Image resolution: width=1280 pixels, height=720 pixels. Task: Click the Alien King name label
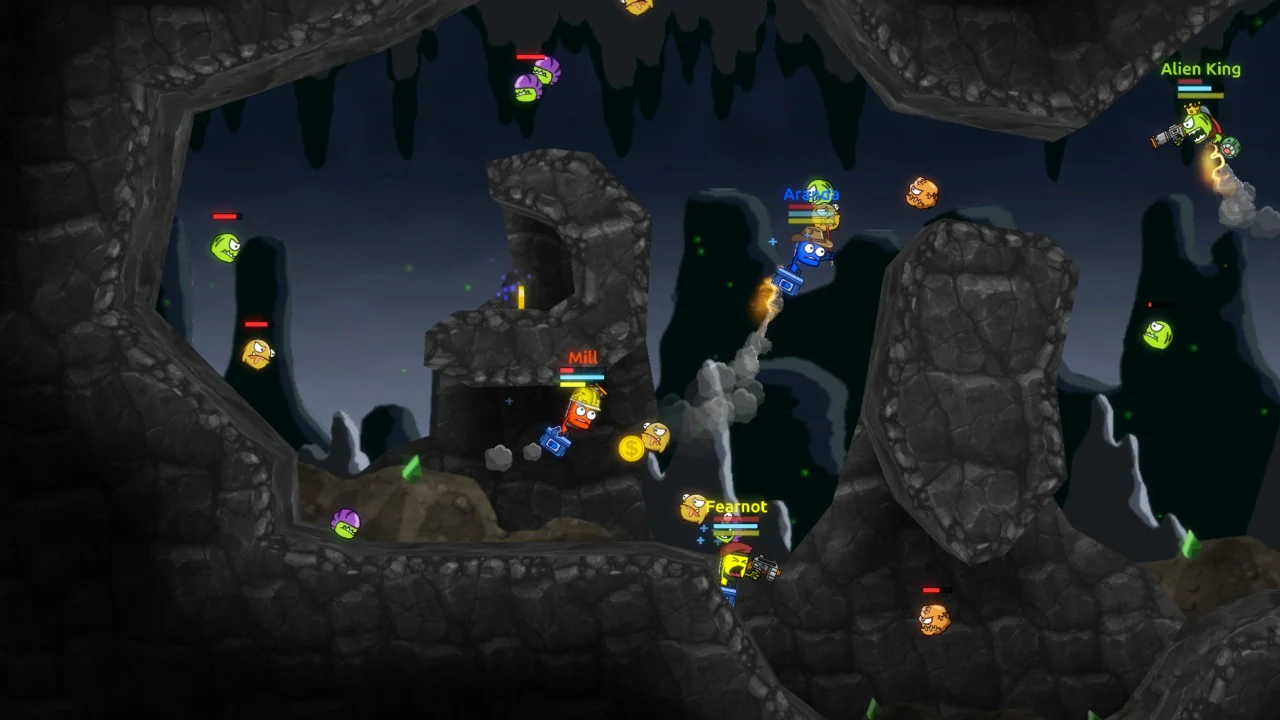point(1200,68)
